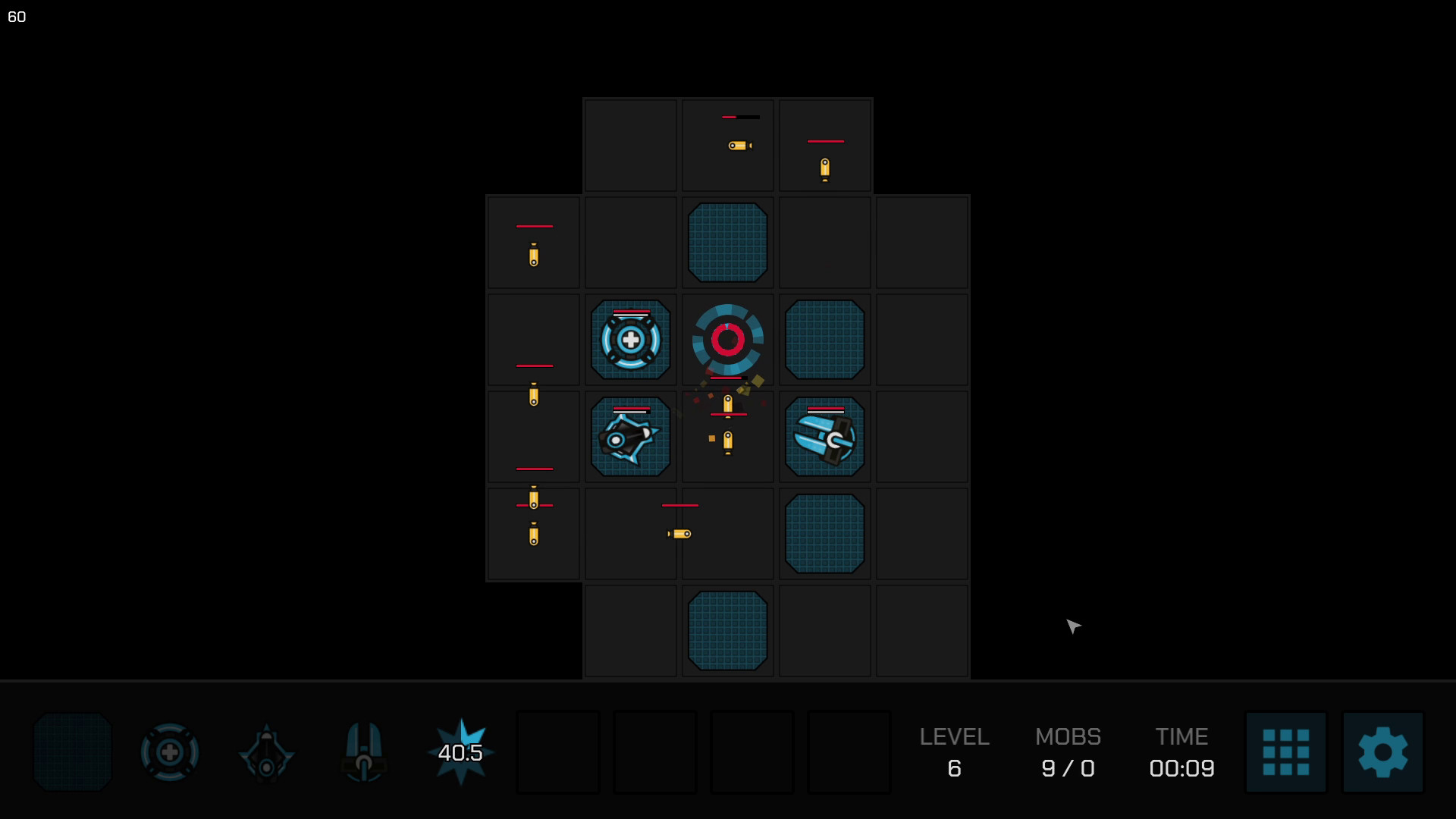Select the dark turret tower on the map
Image resolution: width=1456 pixels, height=819 pixels.
coord(630,438)
